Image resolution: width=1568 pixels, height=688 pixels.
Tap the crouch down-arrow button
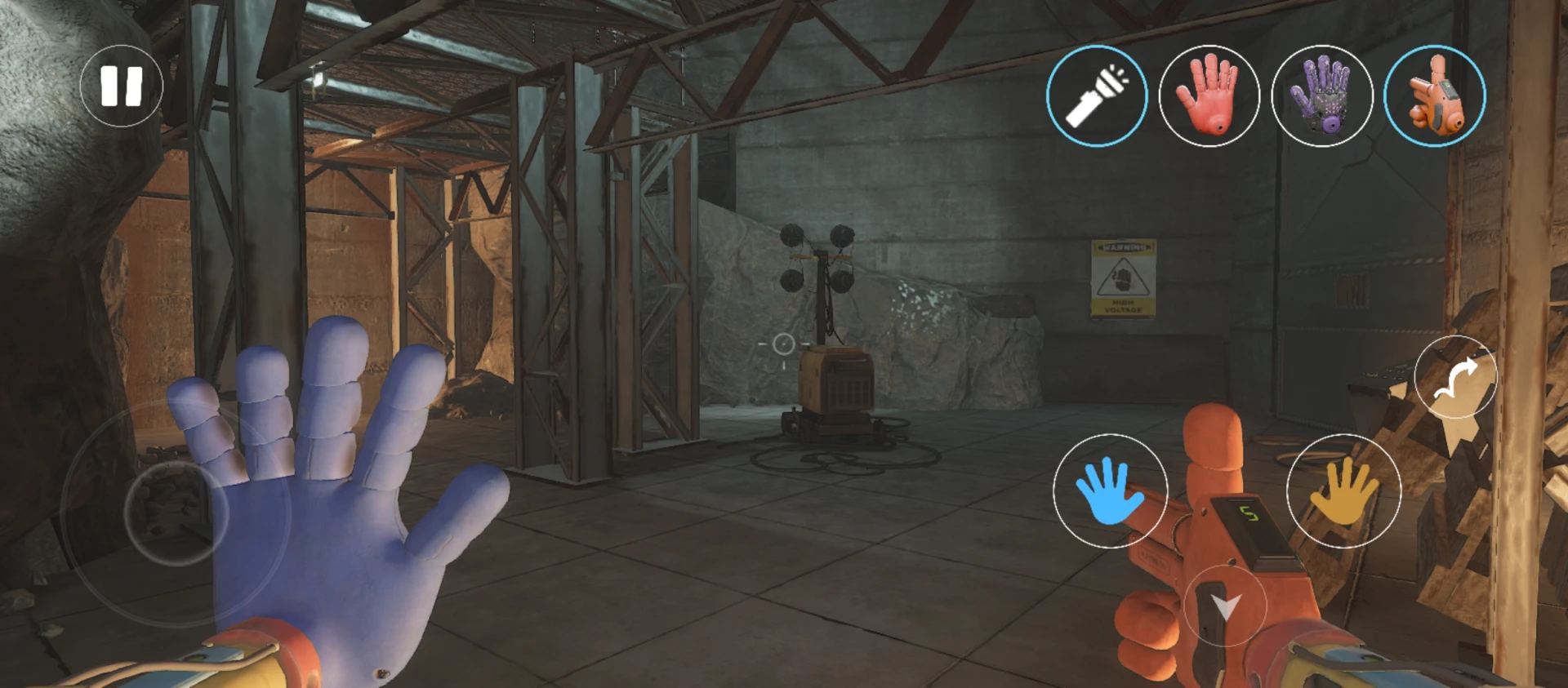click(x=1225, y=606)
